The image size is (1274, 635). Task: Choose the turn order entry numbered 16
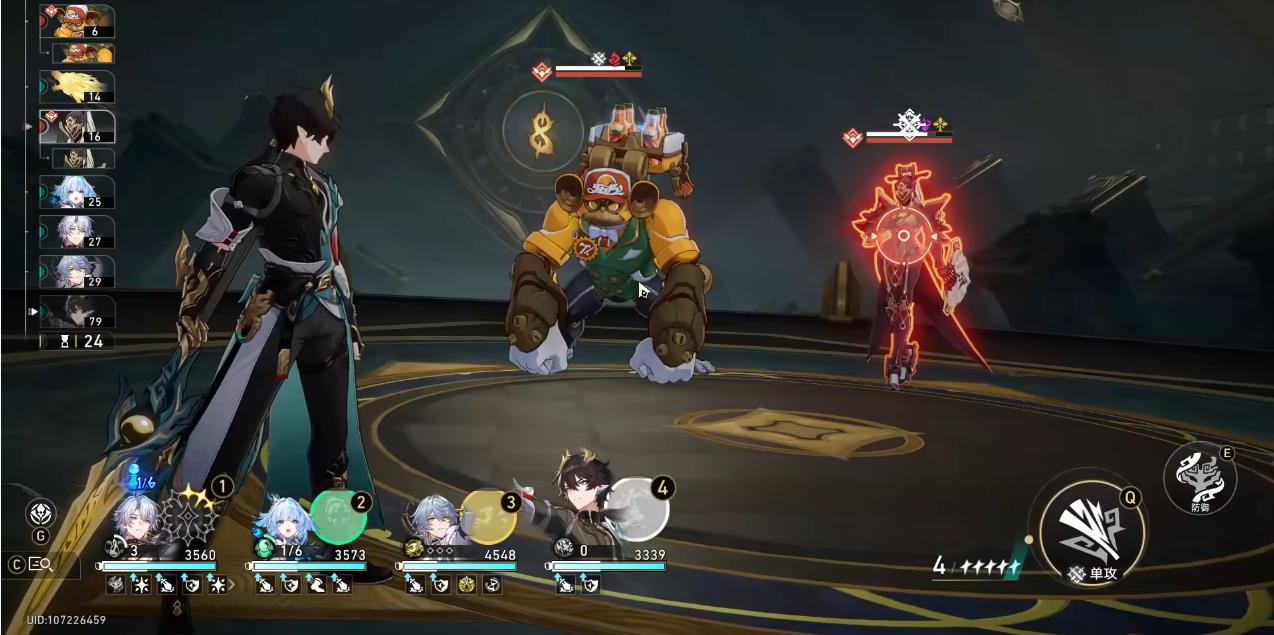77,126
